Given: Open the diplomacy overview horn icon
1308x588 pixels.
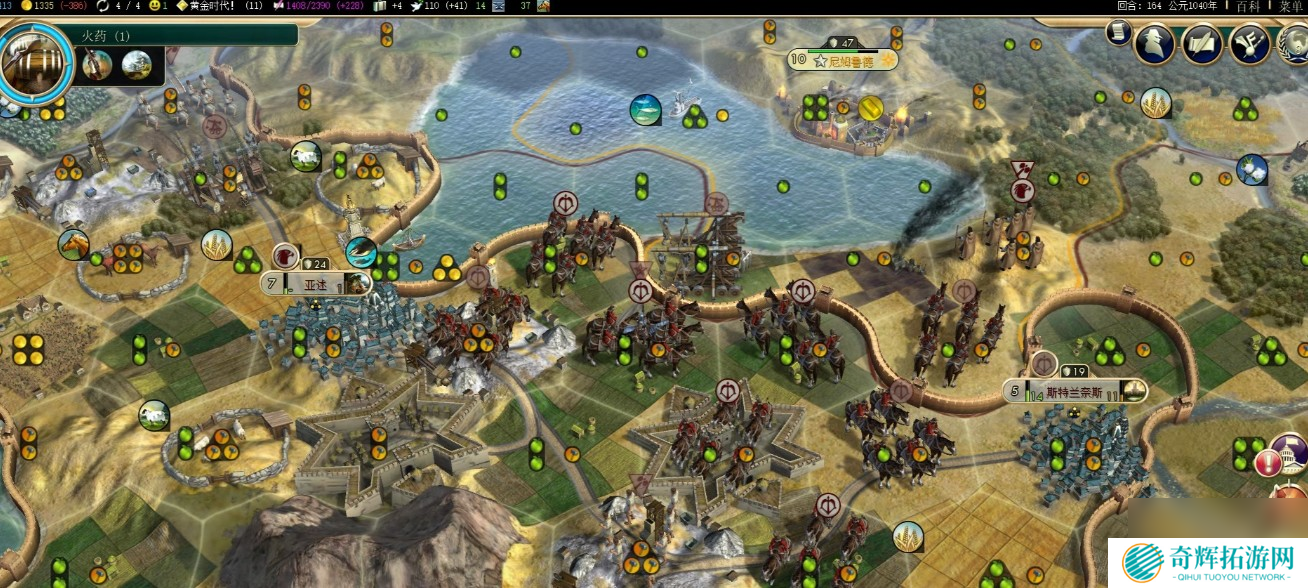Looking at the screenshot, I should pyautogui.click(x=1250, y=44).
